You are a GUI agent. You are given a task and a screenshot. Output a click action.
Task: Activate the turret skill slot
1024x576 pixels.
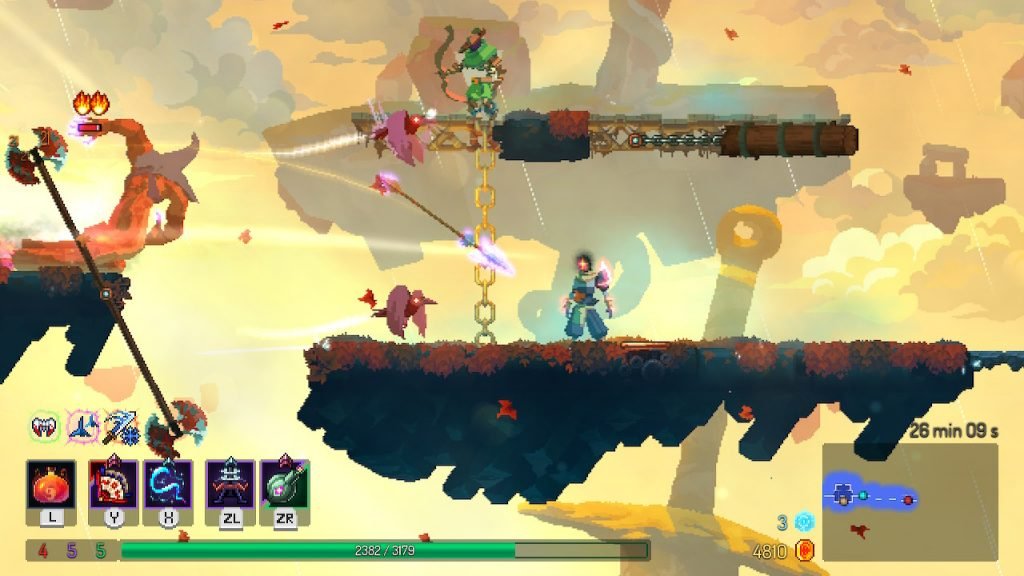230,485
